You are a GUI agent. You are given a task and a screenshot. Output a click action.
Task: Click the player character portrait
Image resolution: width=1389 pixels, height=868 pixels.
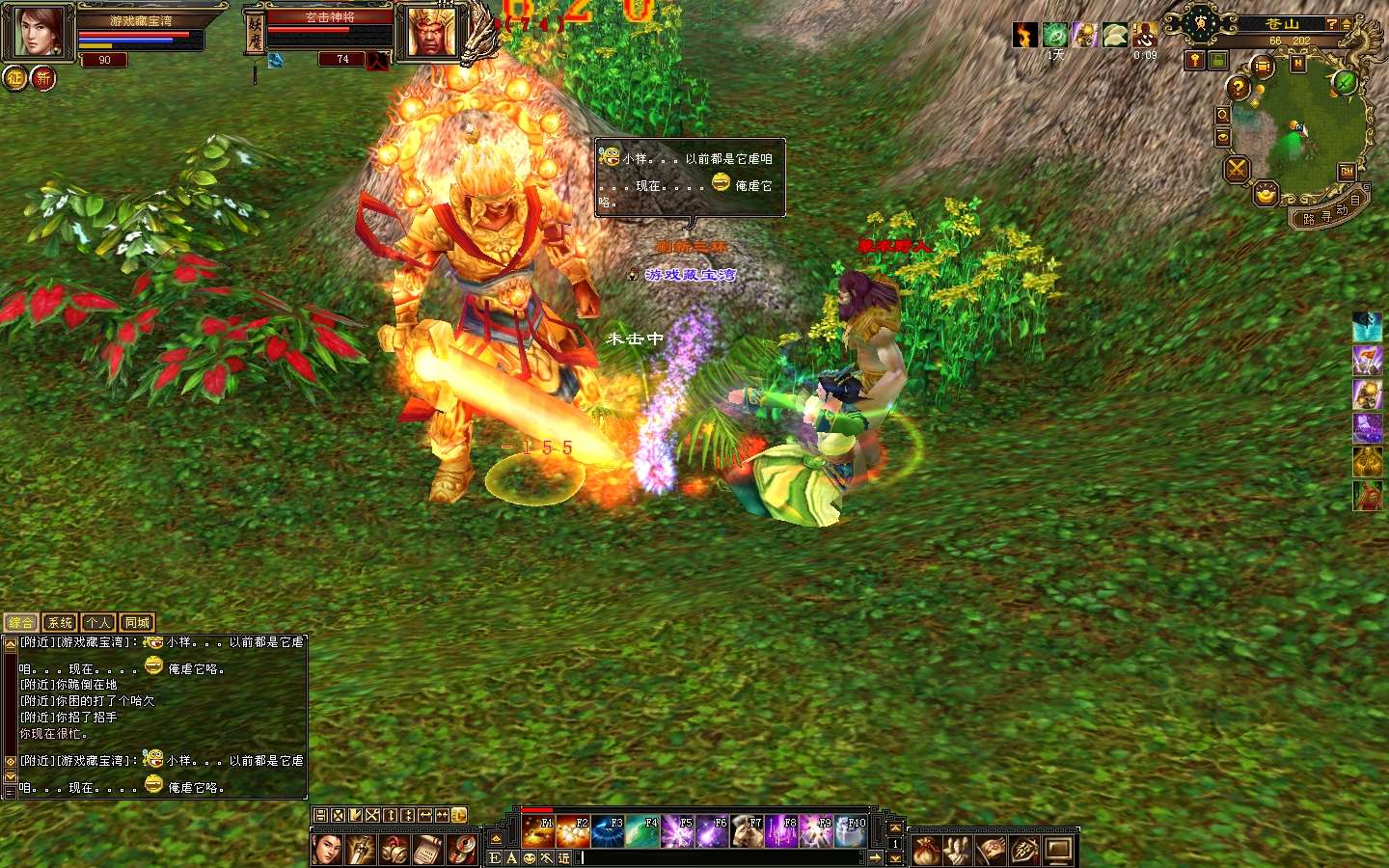(x=39, y=33)
